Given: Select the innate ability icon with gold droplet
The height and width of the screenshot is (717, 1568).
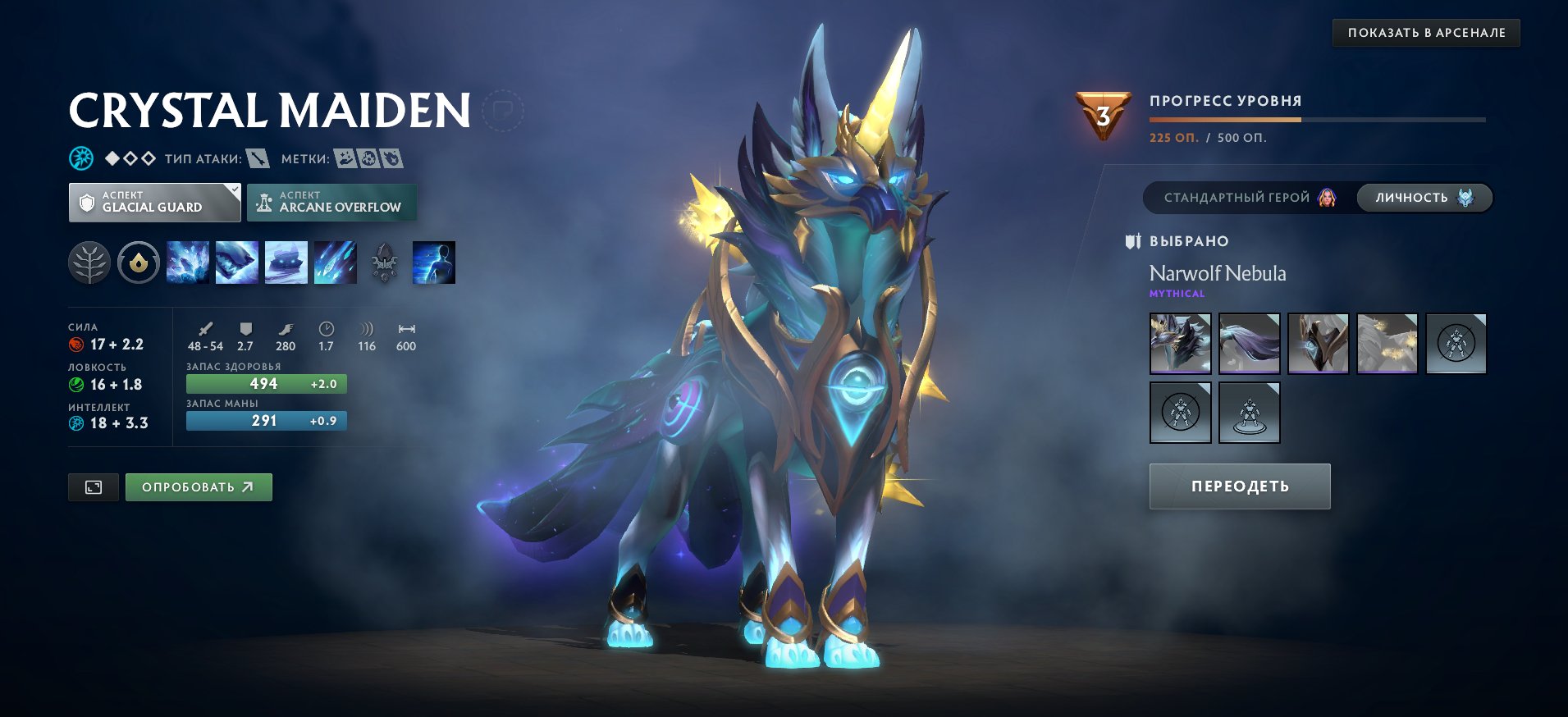Looking at the screenshot, I should (139, 263).
